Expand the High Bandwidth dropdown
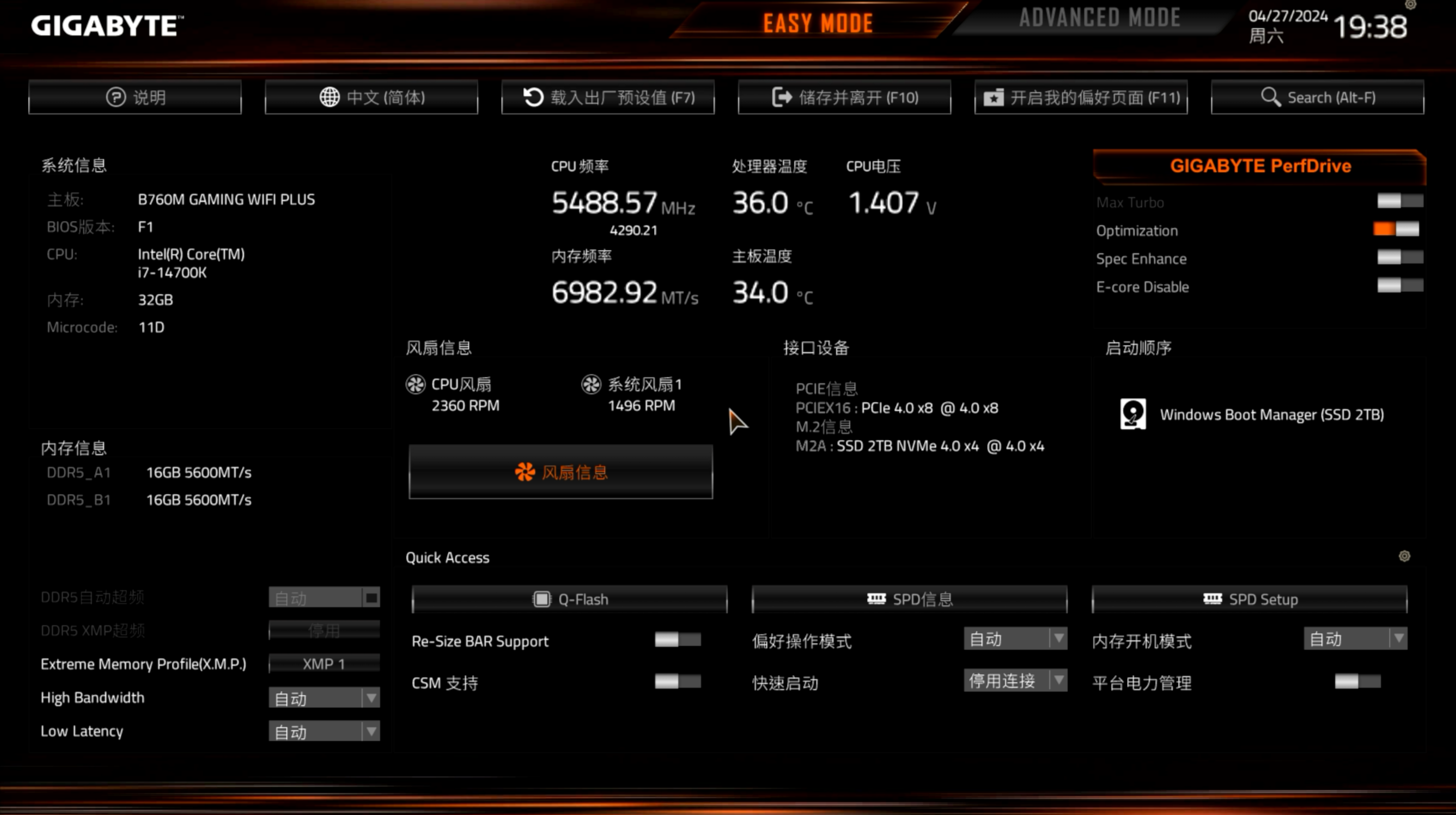The width and height of the screenshot is (1456, 815). tap(371, 698)
